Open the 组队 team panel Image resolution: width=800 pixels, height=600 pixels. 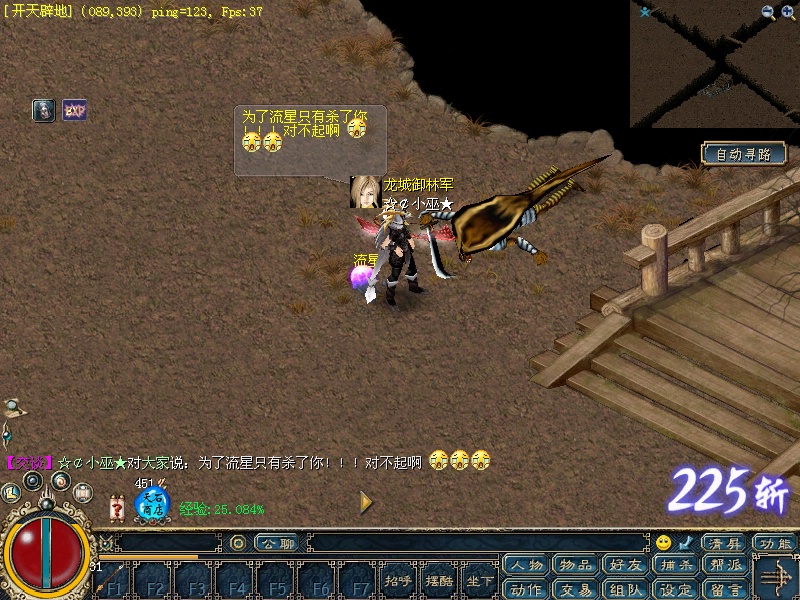[x=626, y=588]
